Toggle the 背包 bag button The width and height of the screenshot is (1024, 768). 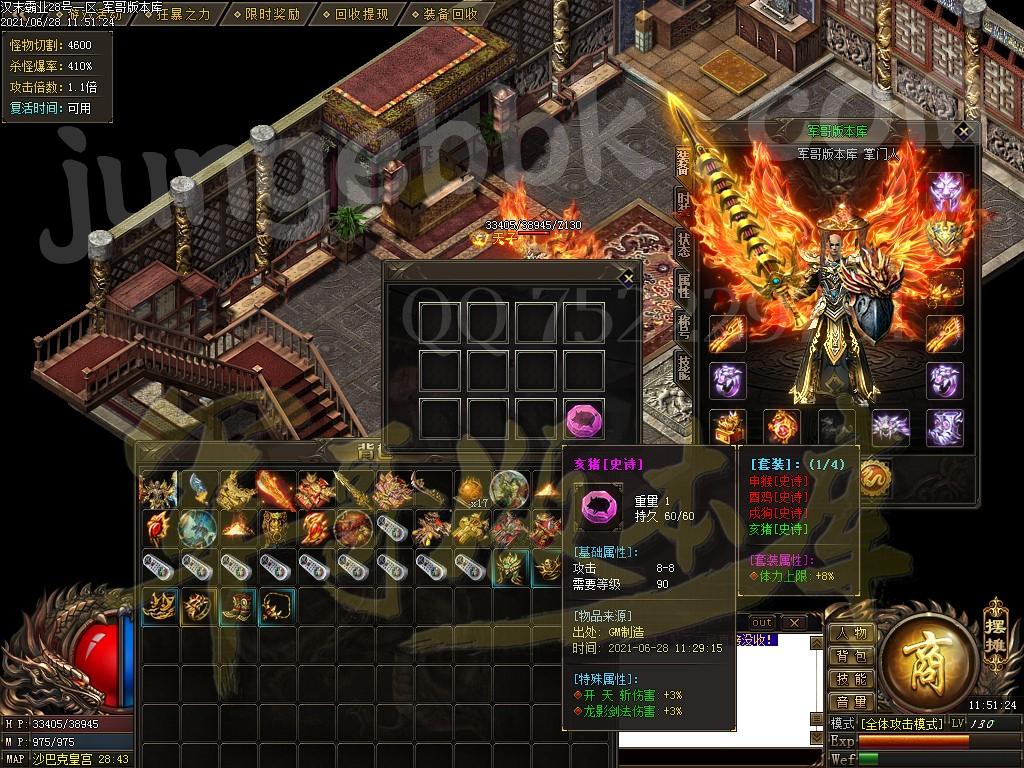click(851, 657)
